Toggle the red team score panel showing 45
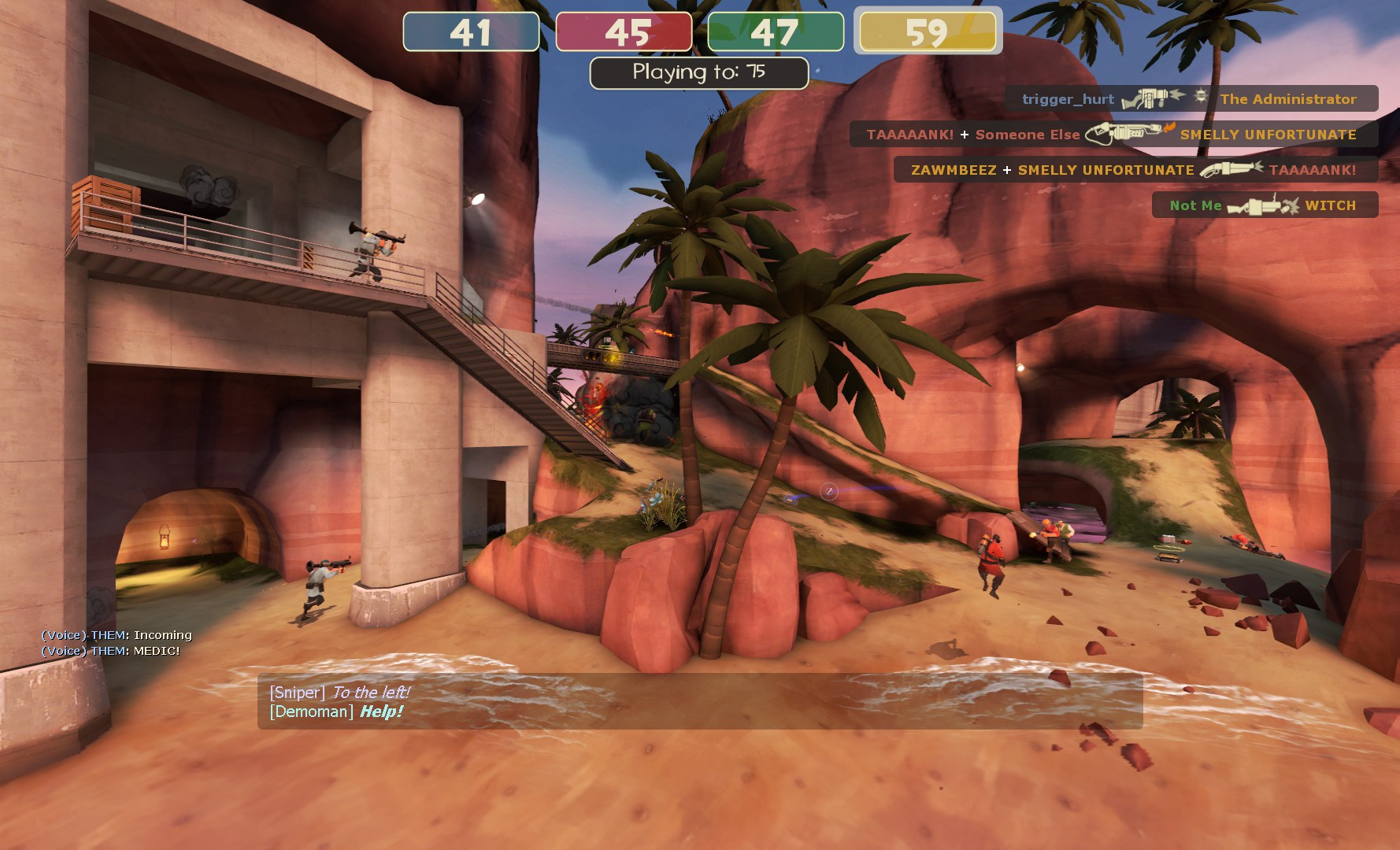The width and height of the screenshot is (1400, 850). pos(623,33)
